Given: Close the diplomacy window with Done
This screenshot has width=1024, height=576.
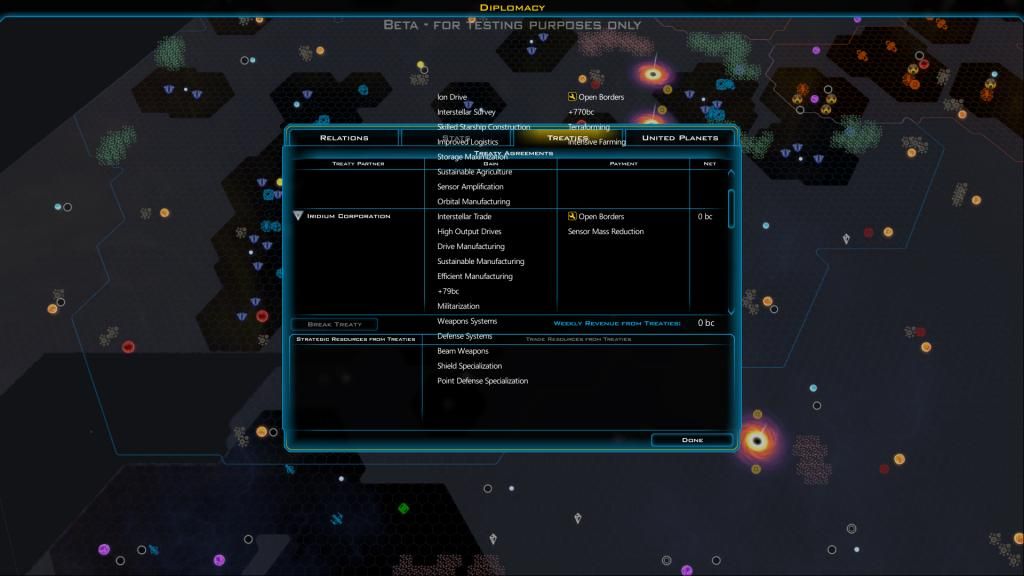Looking at the screenshot, I should pyautogui.click(x=692, y=440).
